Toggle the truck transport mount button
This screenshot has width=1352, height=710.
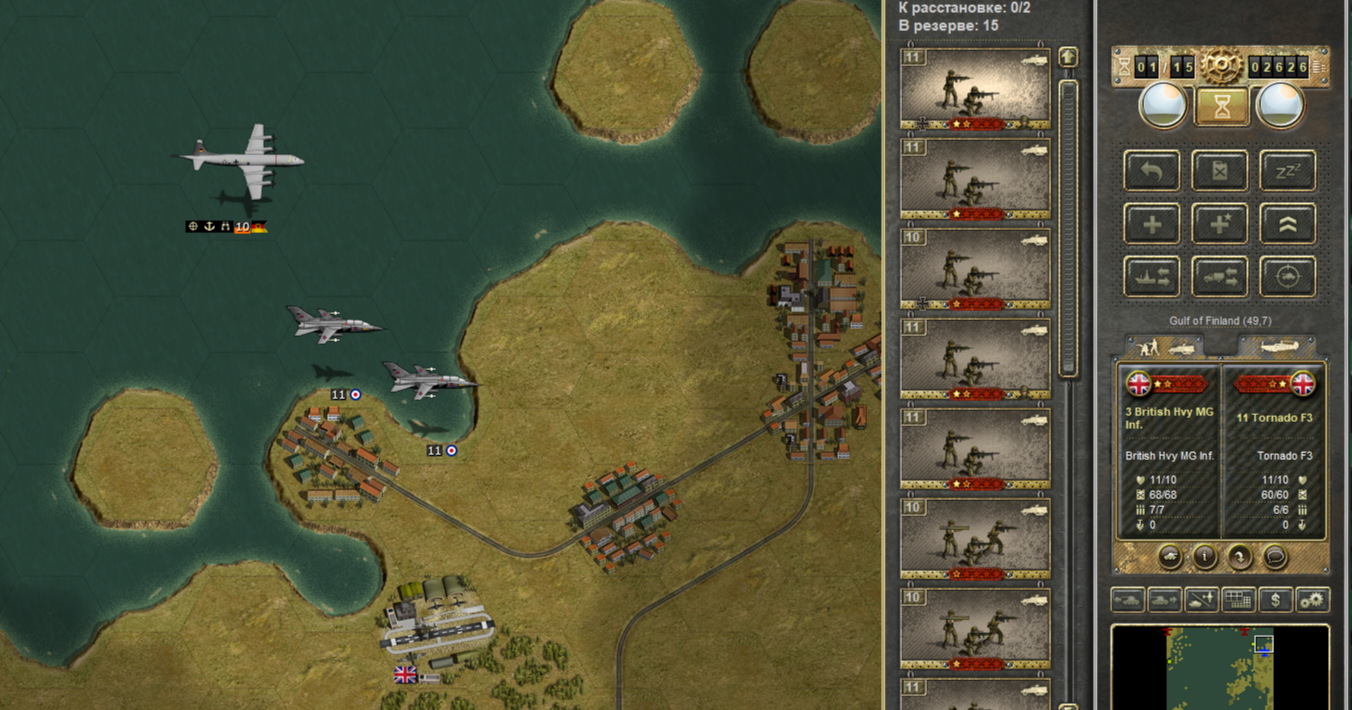[1219, 277]
